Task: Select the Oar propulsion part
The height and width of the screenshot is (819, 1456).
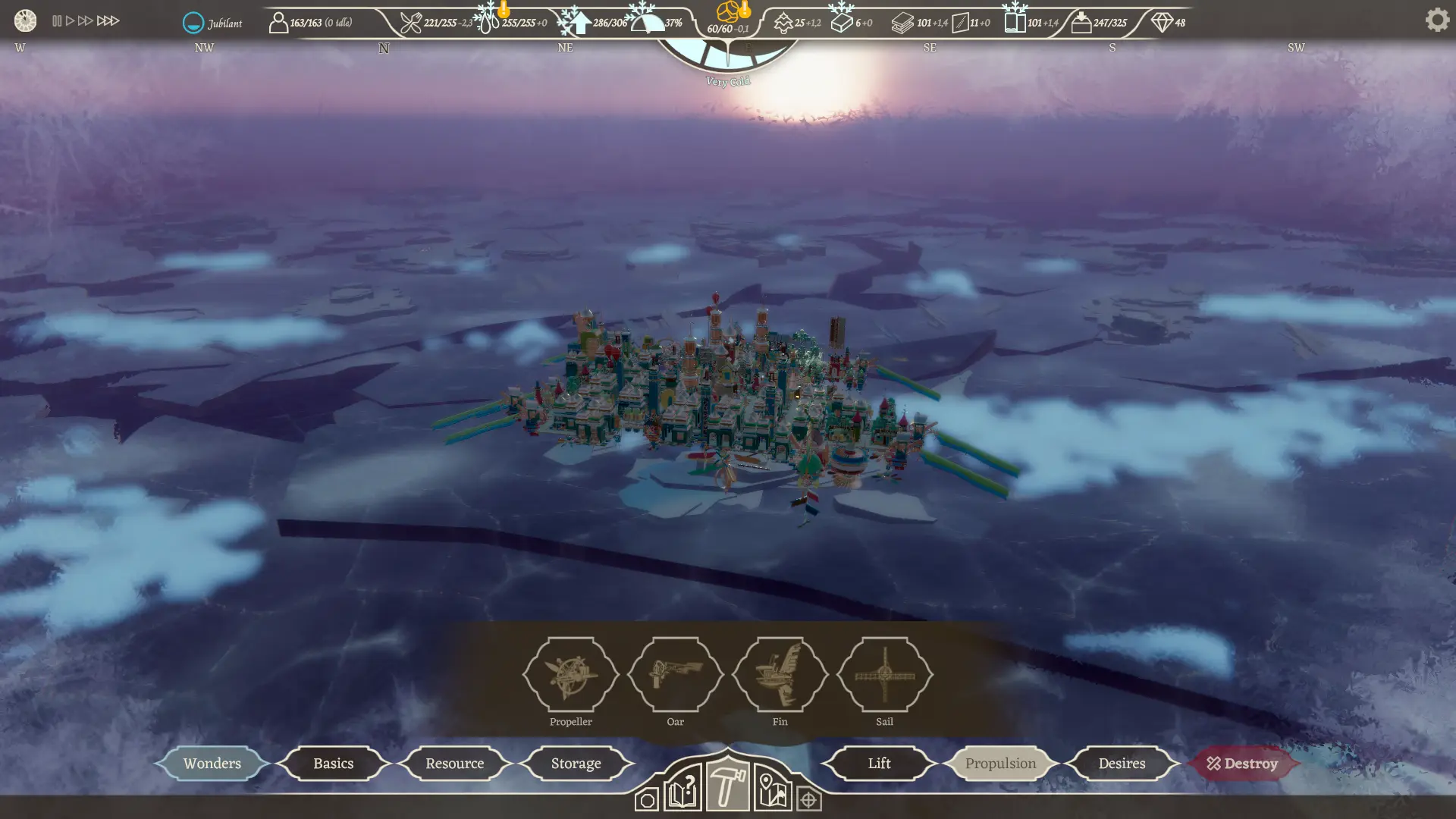Action: pos(676,674)
